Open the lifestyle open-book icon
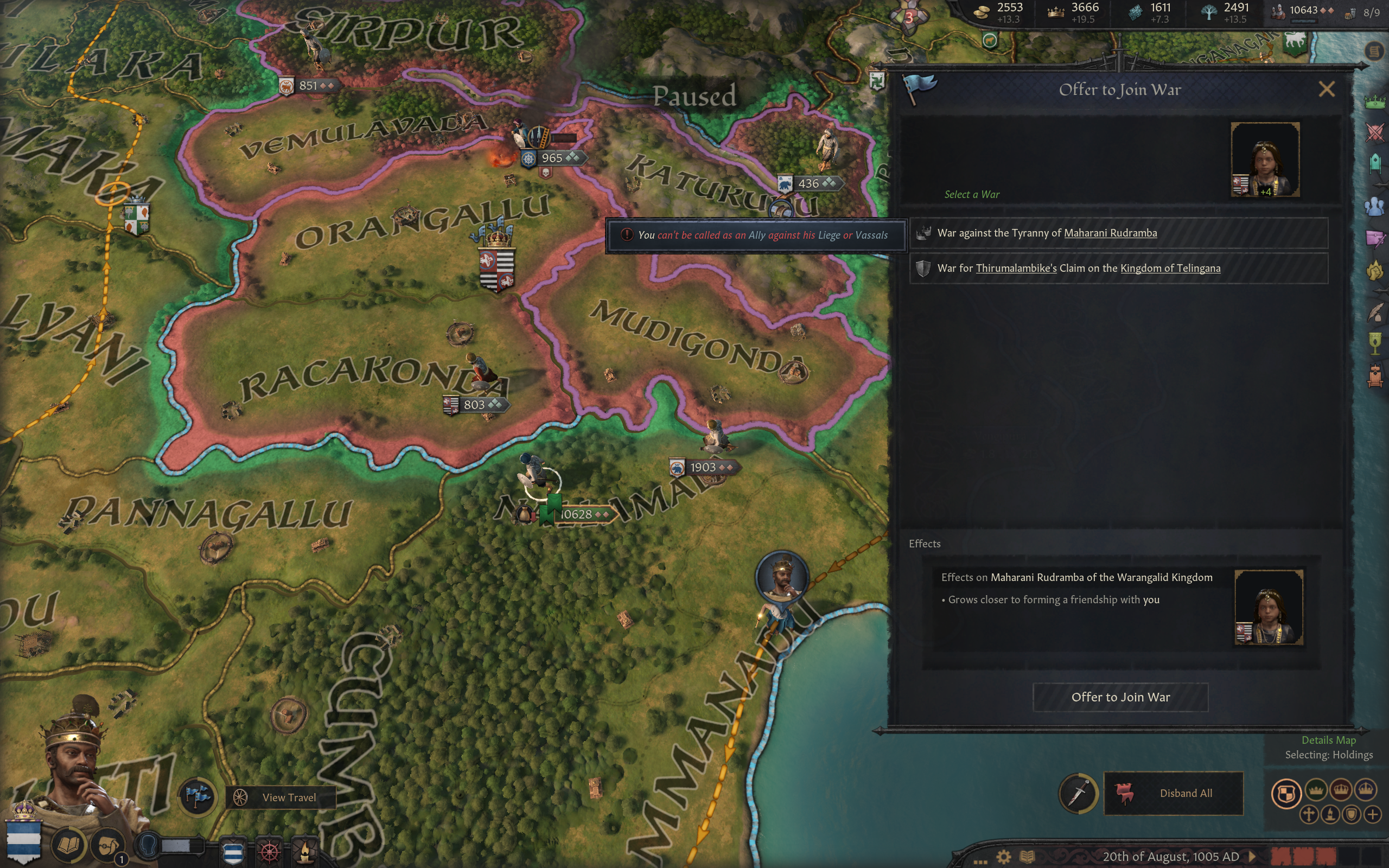Image resolution: width=1389 pixels, height=868 pixels. [69, 845]
